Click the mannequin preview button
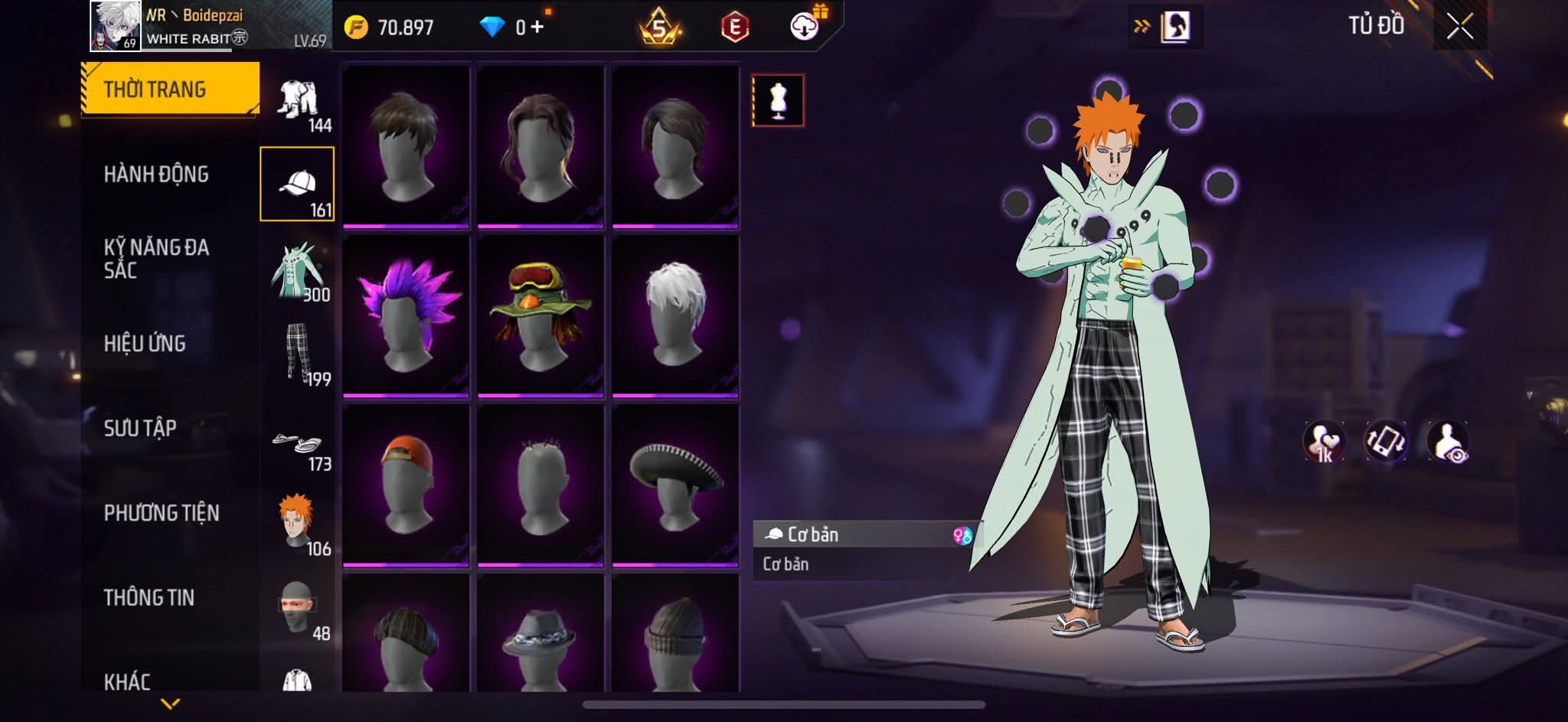 [778, 100]
